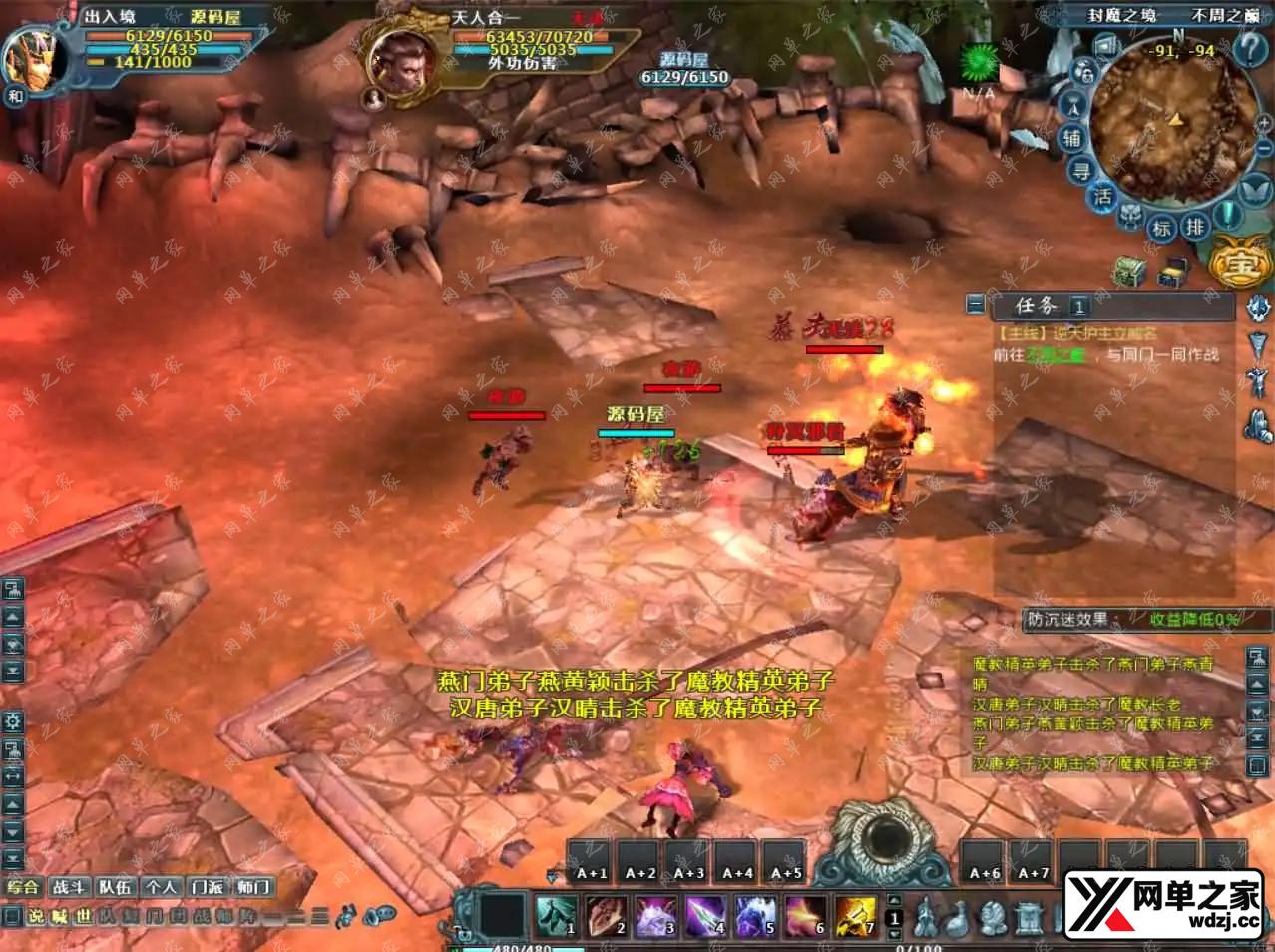This screenshot has width=1275, height=952.
Task: Activate the purple blade skill in slot 4
Action: coord(705,915)
